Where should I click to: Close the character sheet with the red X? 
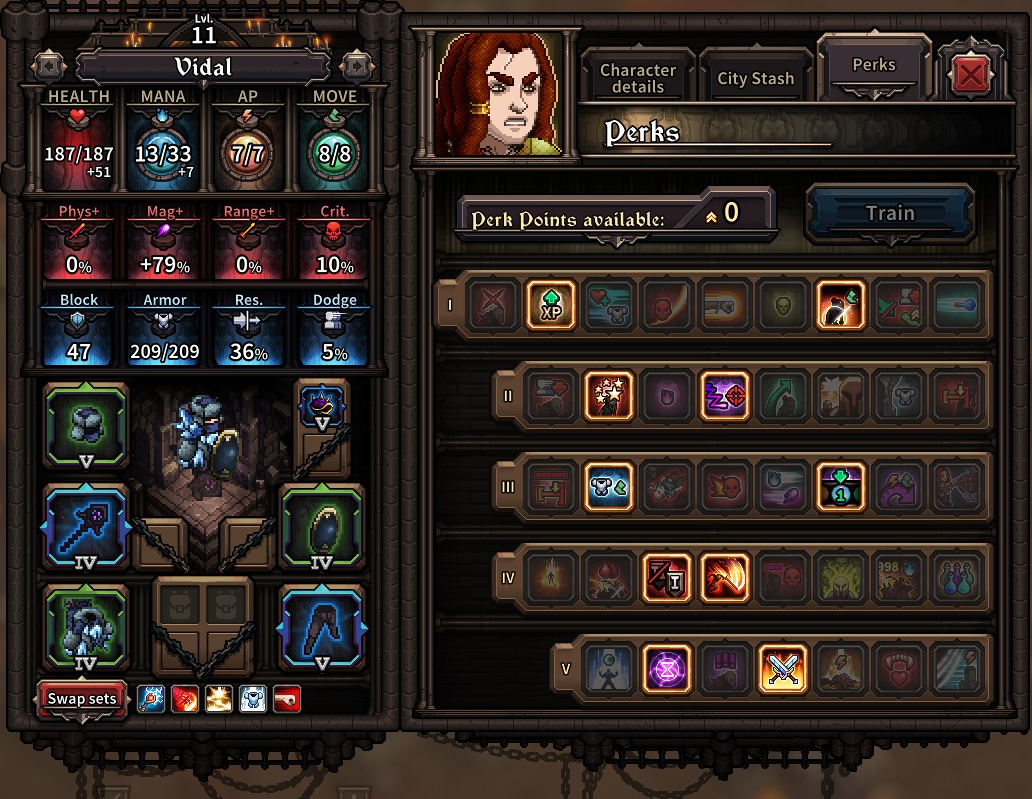click(968, 76)
